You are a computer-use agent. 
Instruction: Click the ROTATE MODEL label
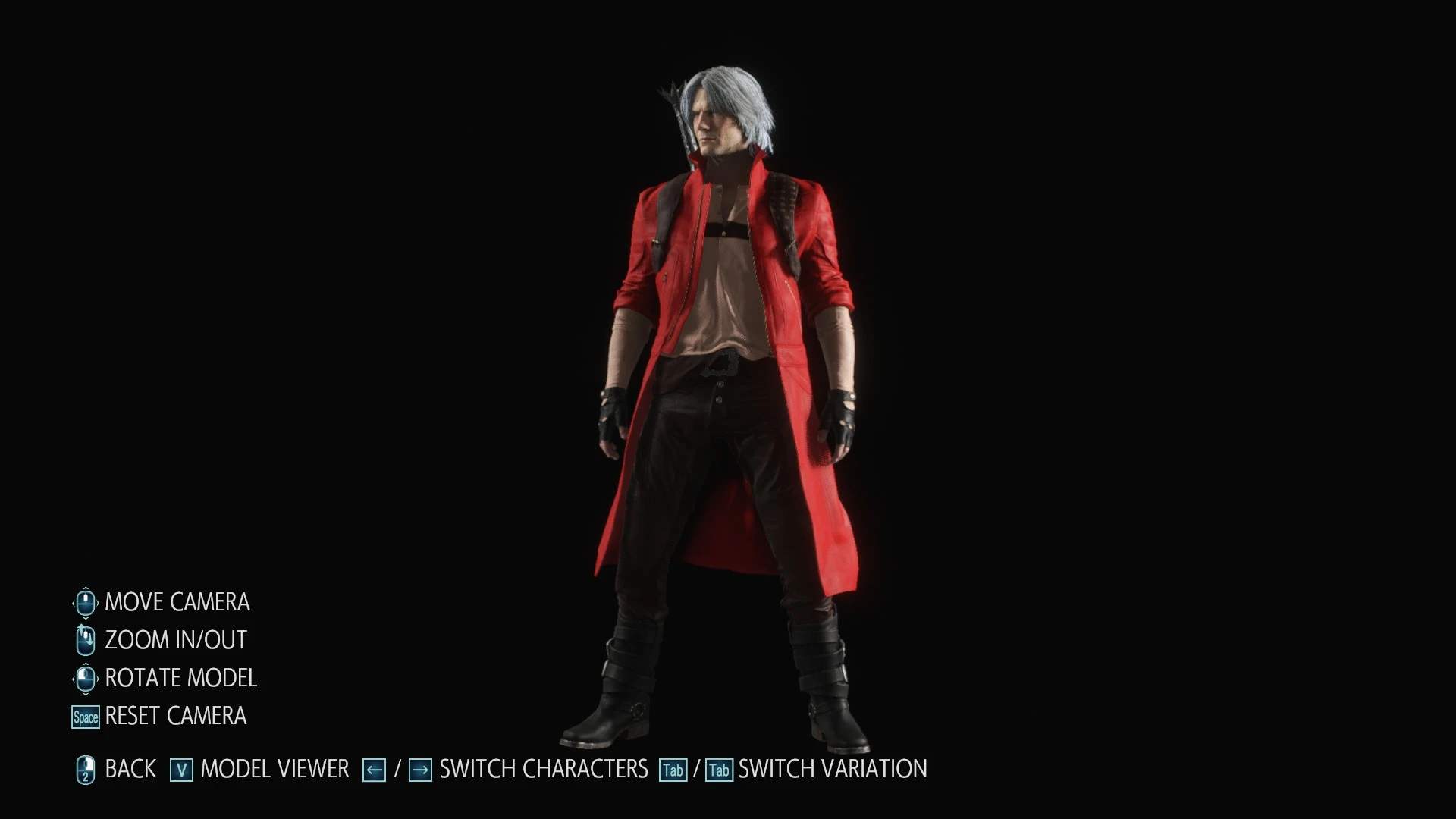point(180,677)
